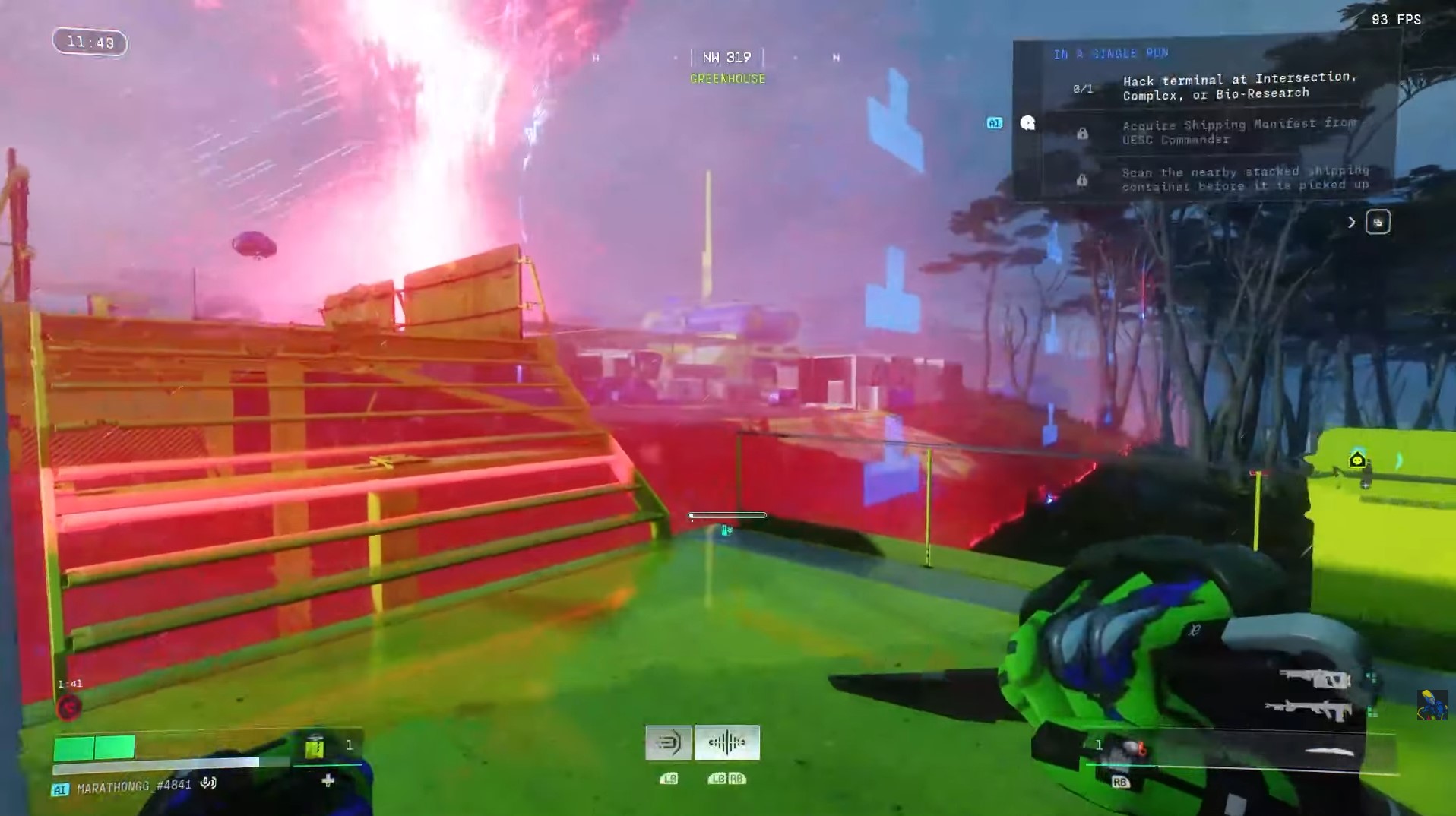Toggle the lock on the shipping container objective

click(1081, 181)
